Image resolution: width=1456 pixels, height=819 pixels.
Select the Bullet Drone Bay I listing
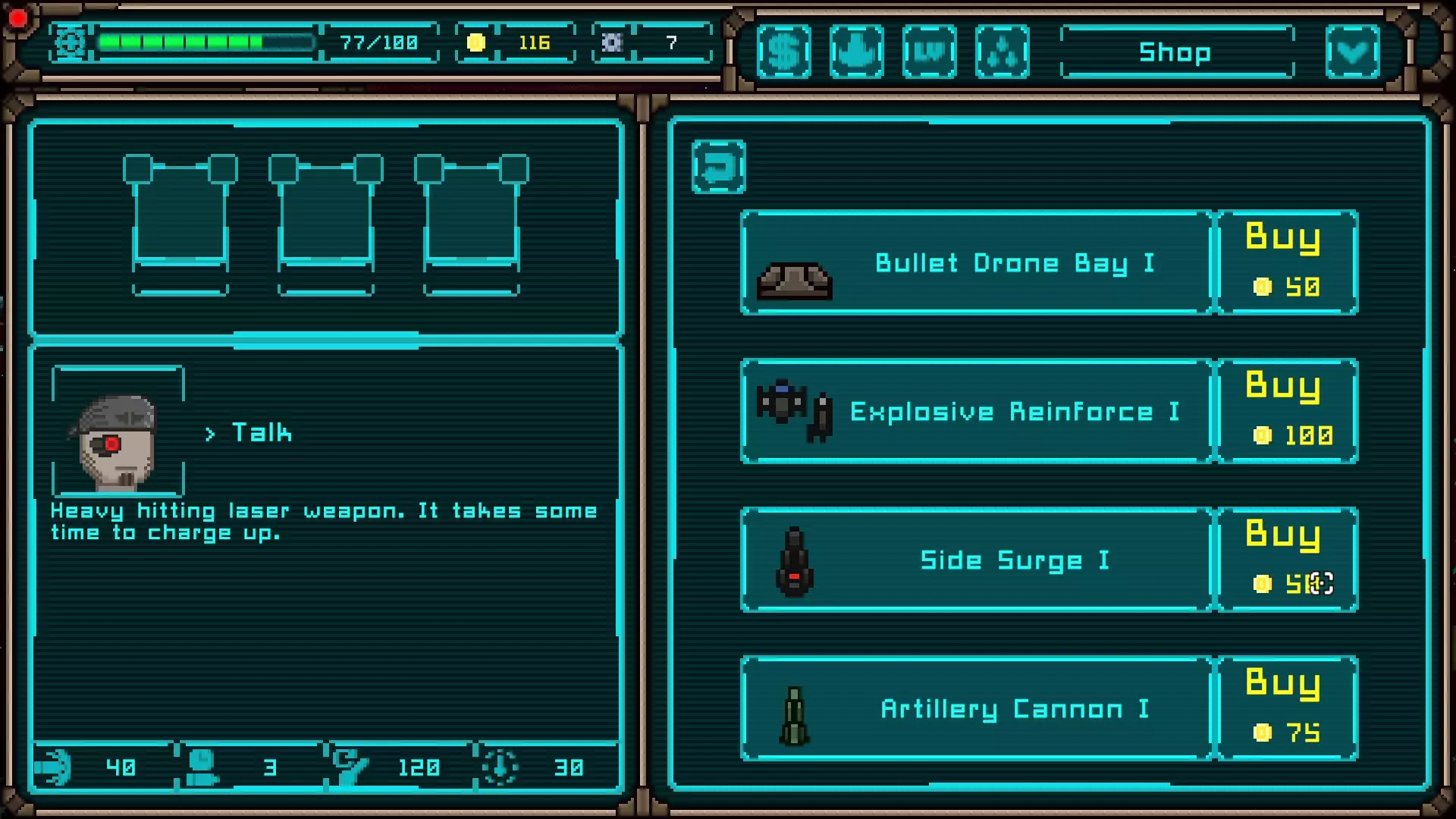pyautogui.click(x=977, y=262)
